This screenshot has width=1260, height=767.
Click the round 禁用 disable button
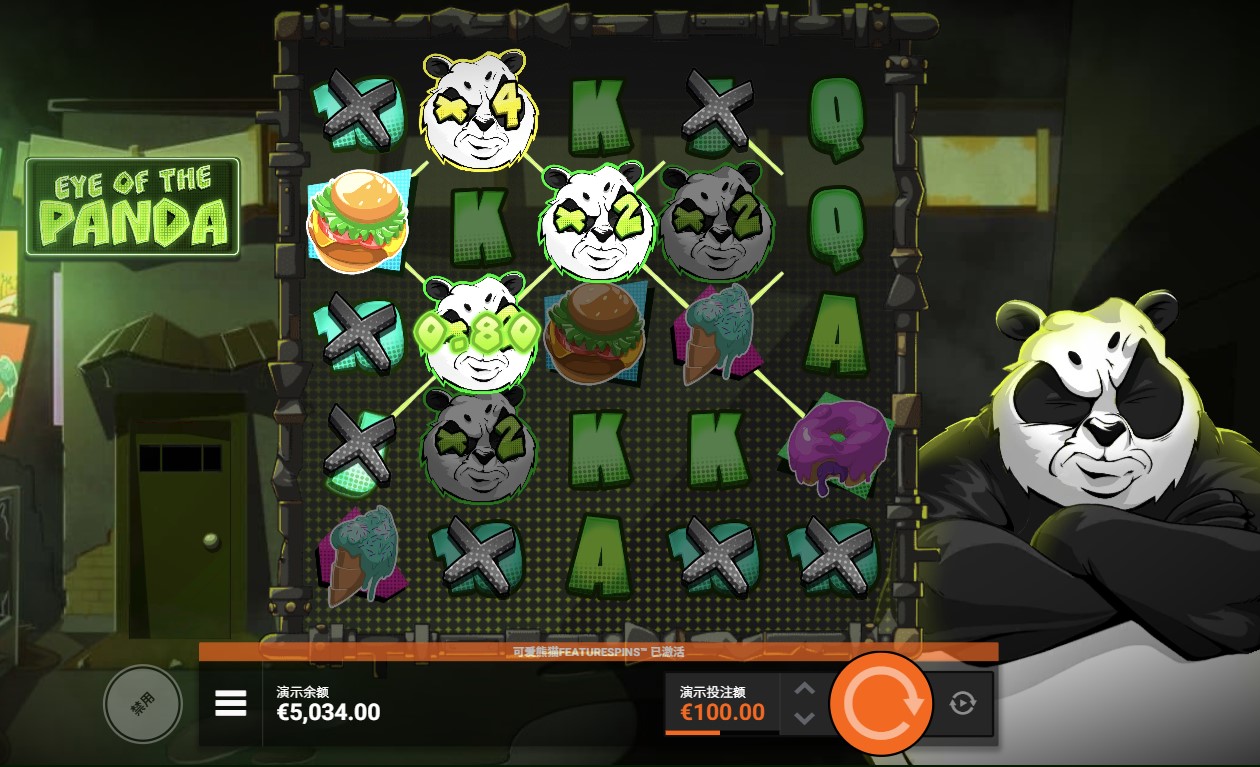click(143, 704)
